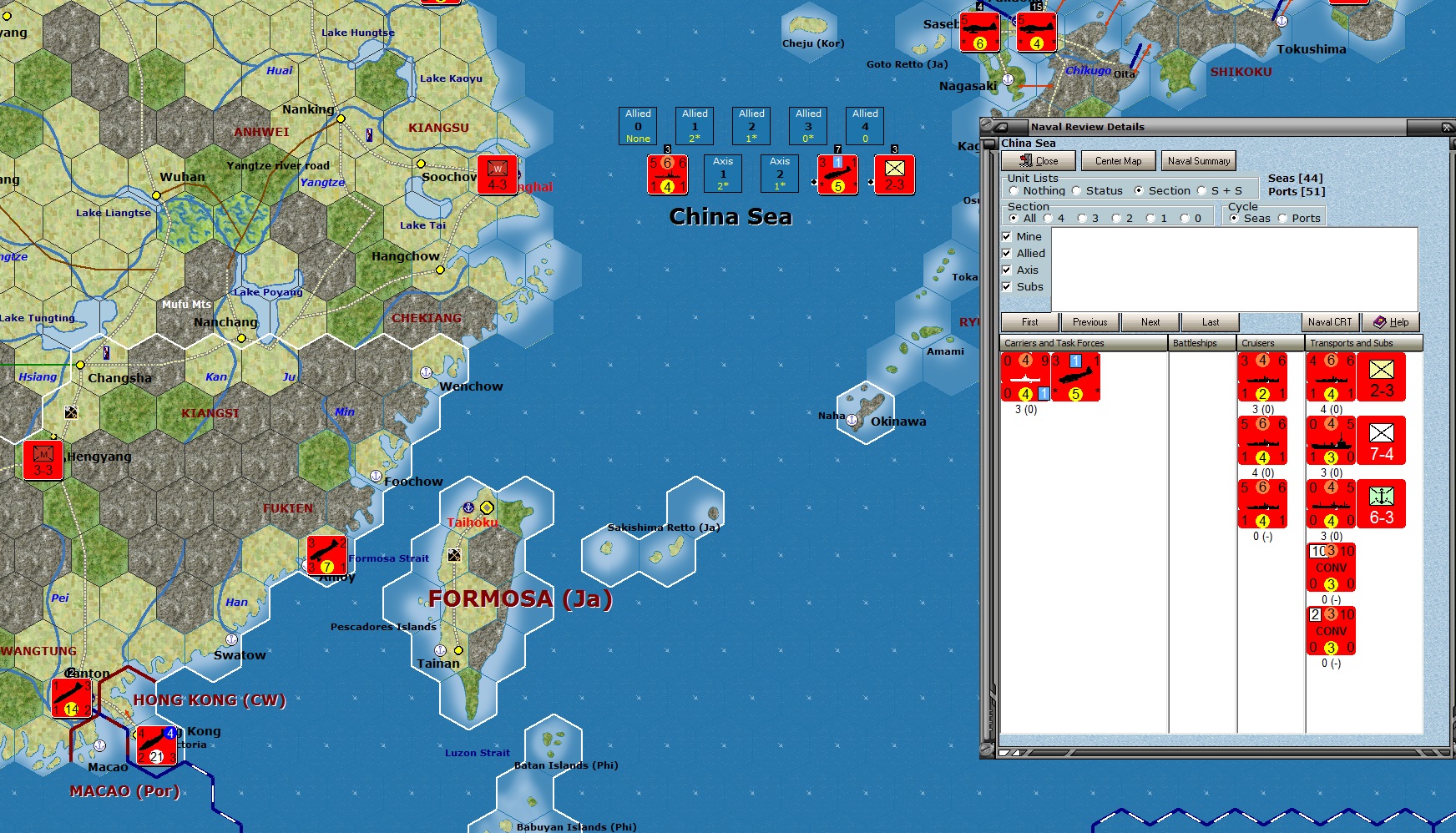1456x833 pixels.
Task: Click the W 4-3 marker near Shanghai
Action: (498, 174)
